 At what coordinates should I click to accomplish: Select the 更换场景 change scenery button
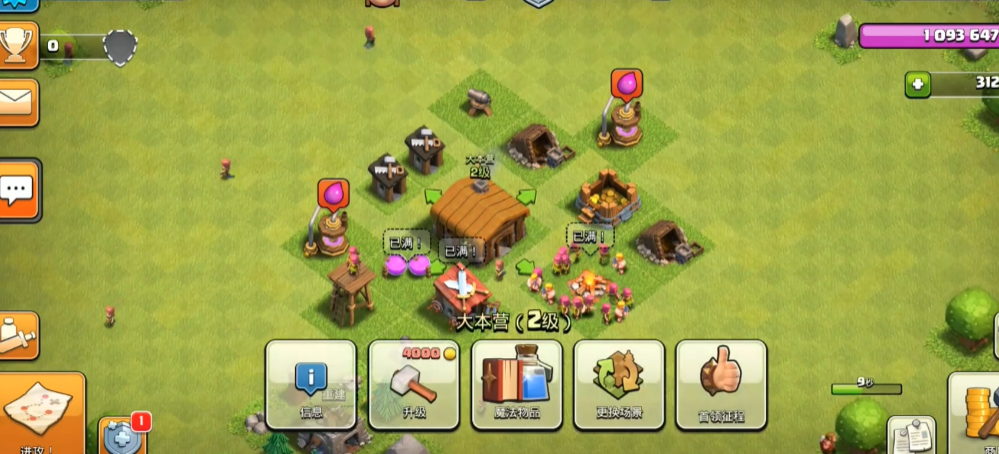[619, 385]
